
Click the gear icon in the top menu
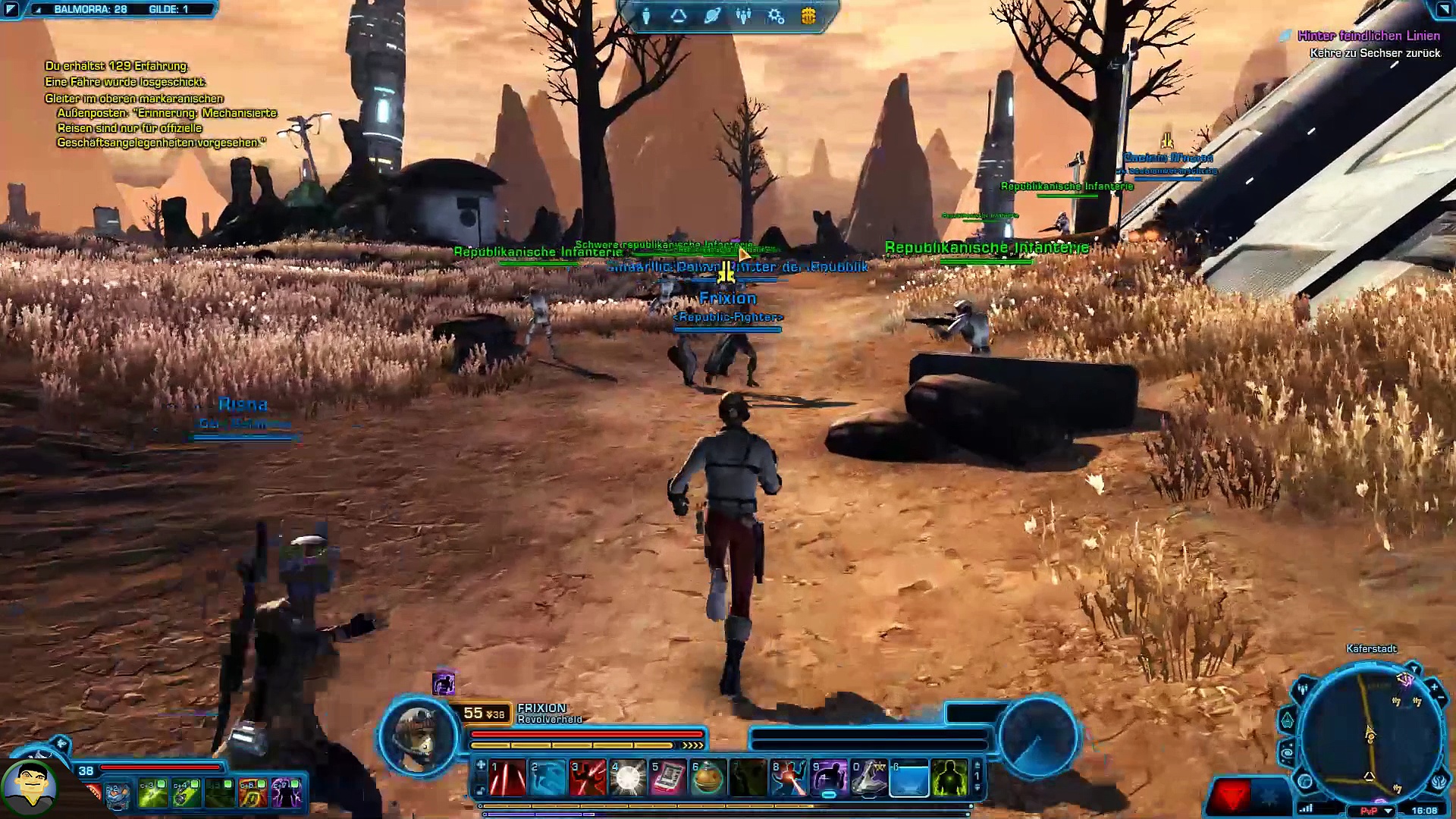(775, 16)
